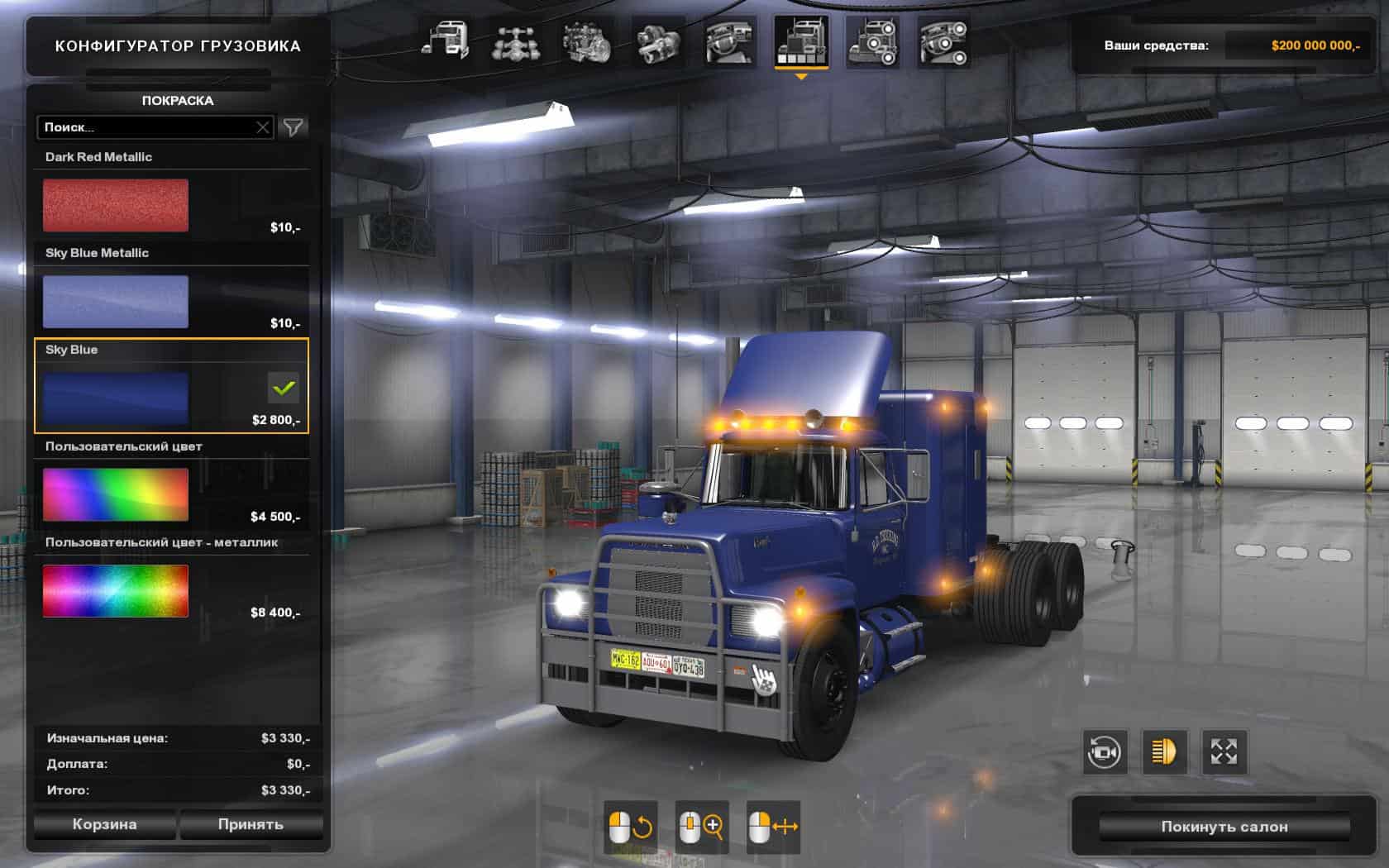Open the interior accessories tab
Viewport: 1389px width, 868px height.
click(x=943, y=41)
